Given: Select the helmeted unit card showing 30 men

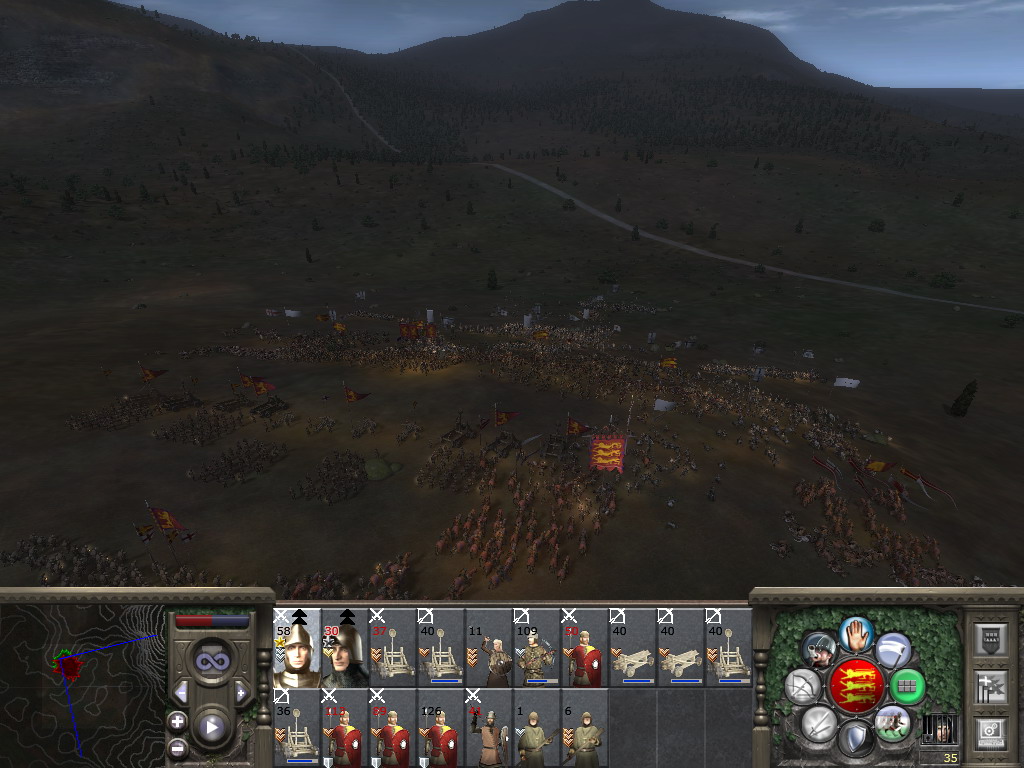Looking at the screenshot, I should click(x=345, y=648).
